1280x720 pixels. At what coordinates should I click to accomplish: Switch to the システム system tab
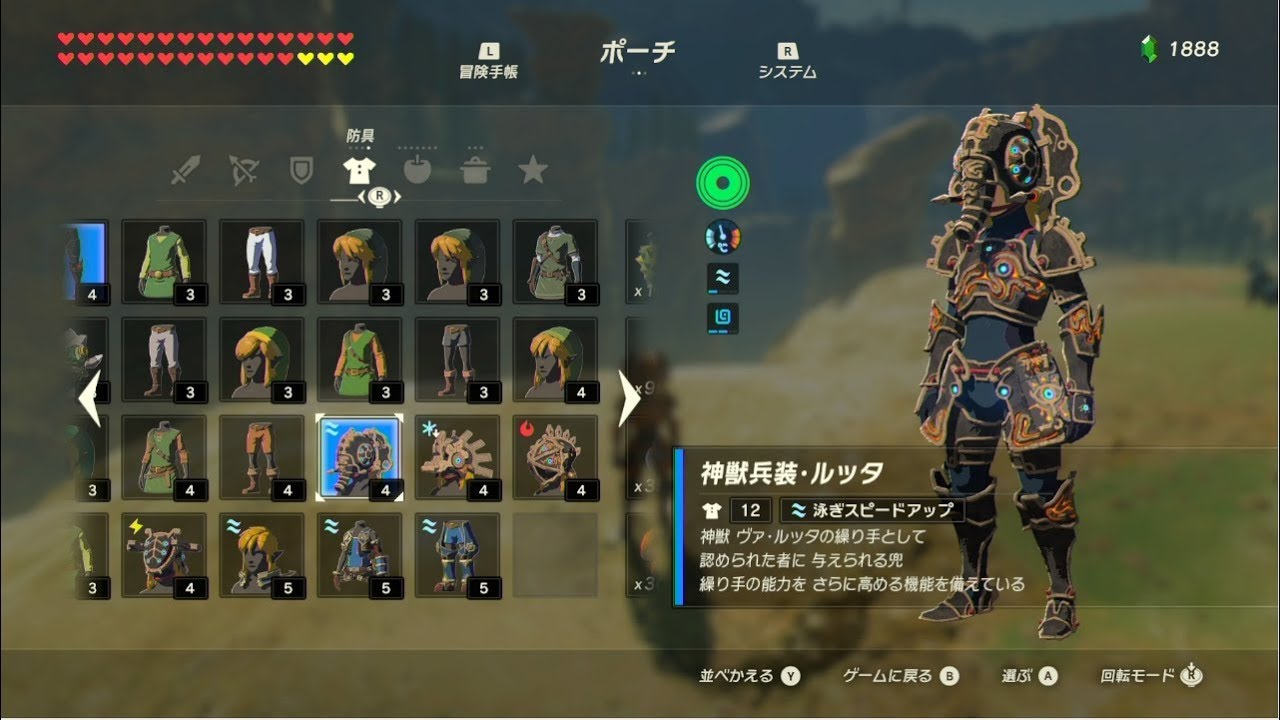tap(787, 62)
